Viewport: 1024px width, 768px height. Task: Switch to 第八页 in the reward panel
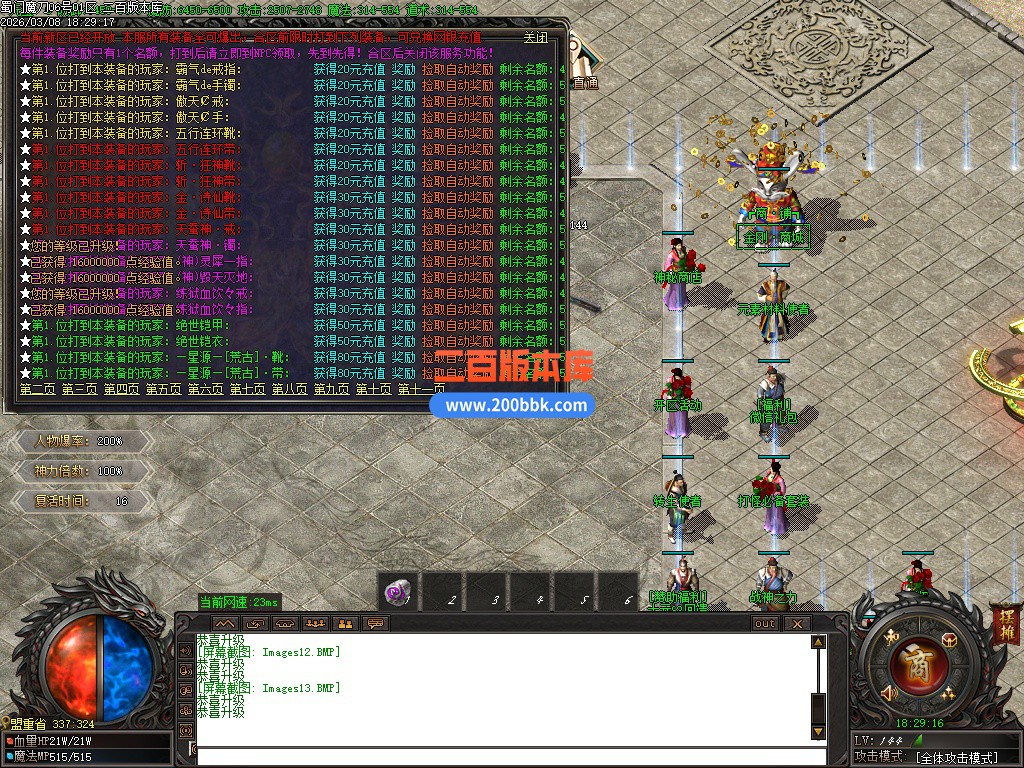pos(289,389)
